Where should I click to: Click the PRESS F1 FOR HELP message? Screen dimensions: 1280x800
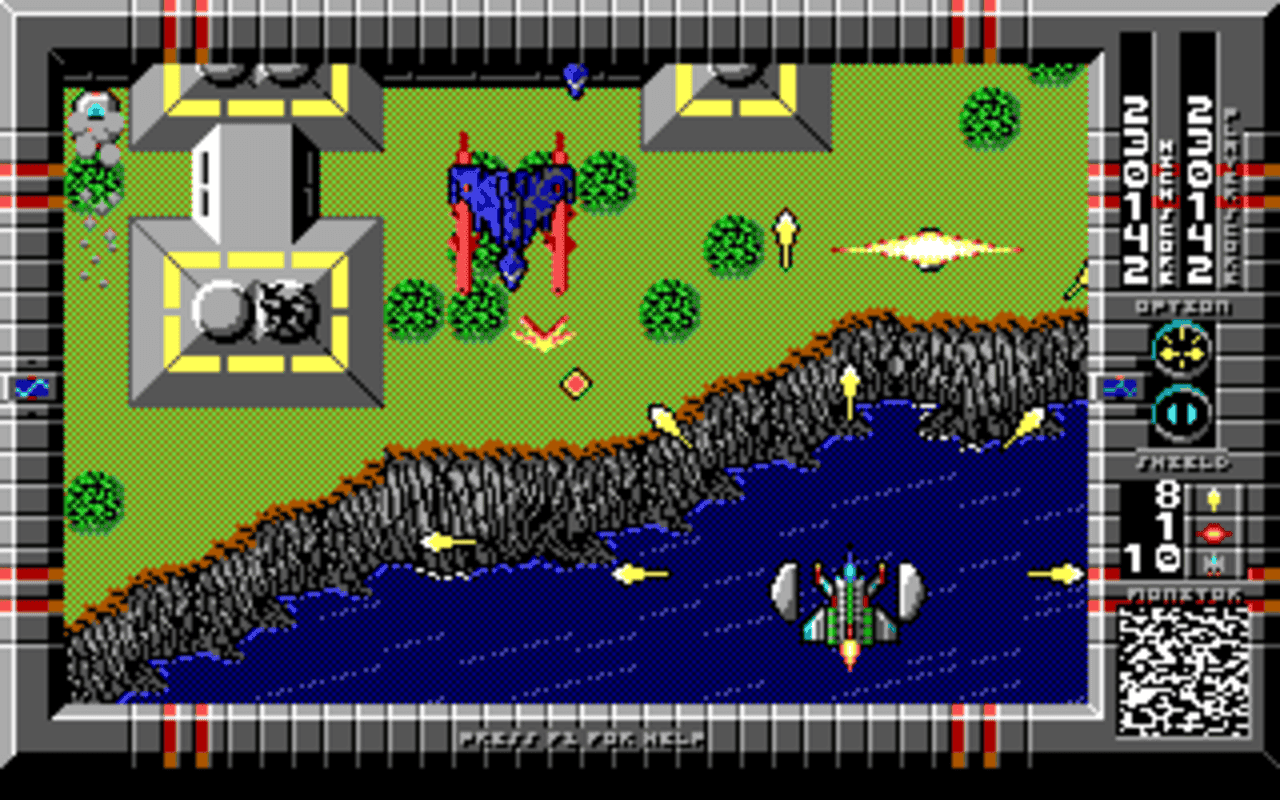pos(584,740)
